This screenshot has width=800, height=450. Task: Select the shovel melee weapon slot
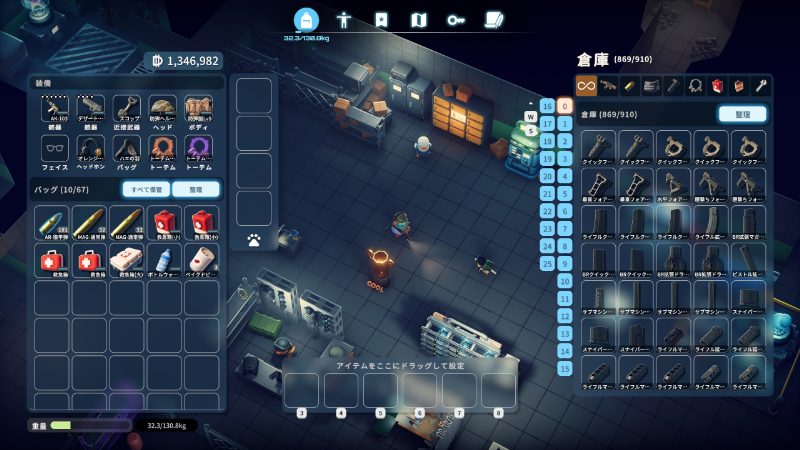(x=126, y=108)
